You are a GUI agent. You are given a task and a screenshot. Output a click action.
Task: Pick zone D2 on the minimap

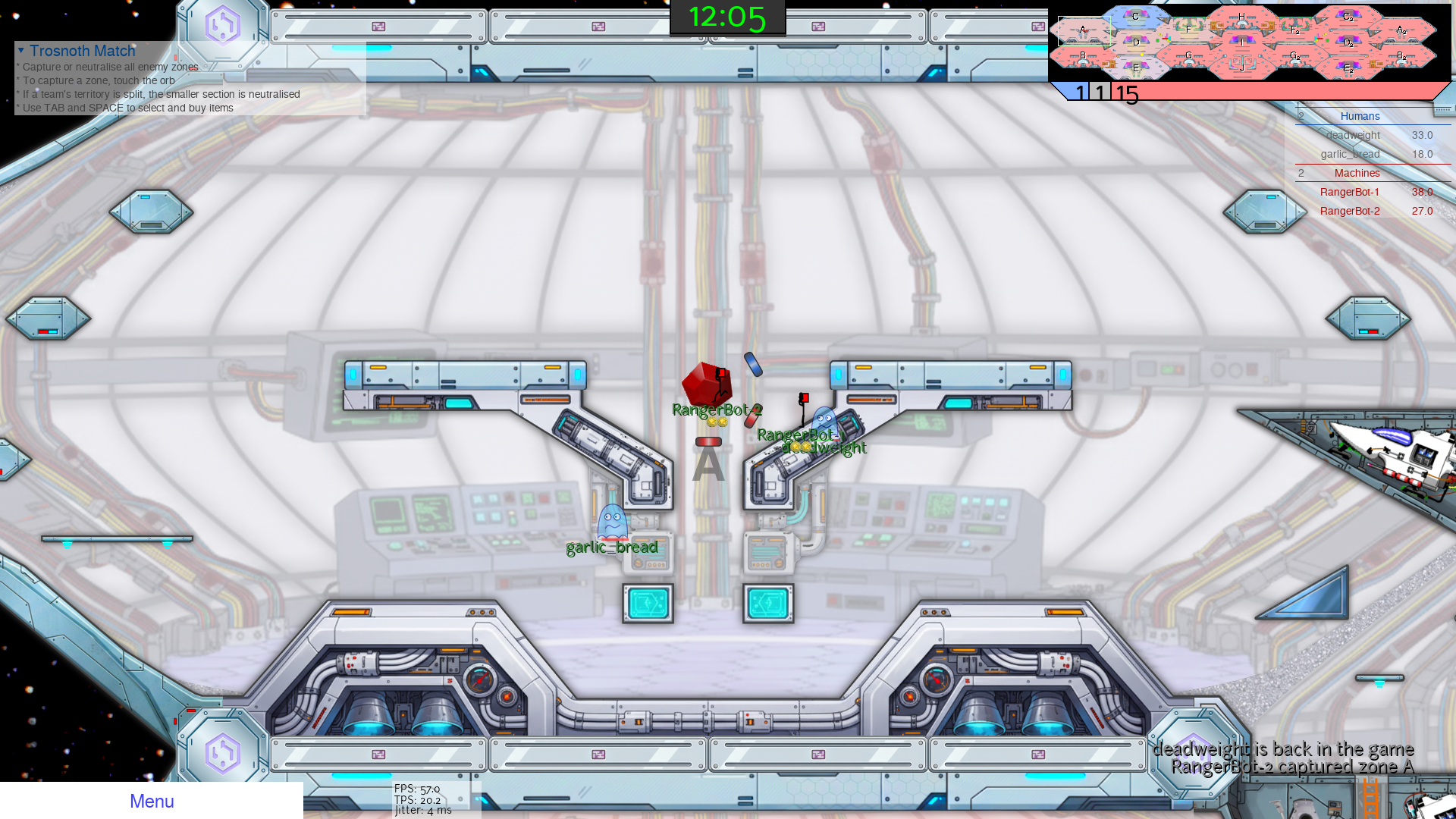coord(1348,42)
